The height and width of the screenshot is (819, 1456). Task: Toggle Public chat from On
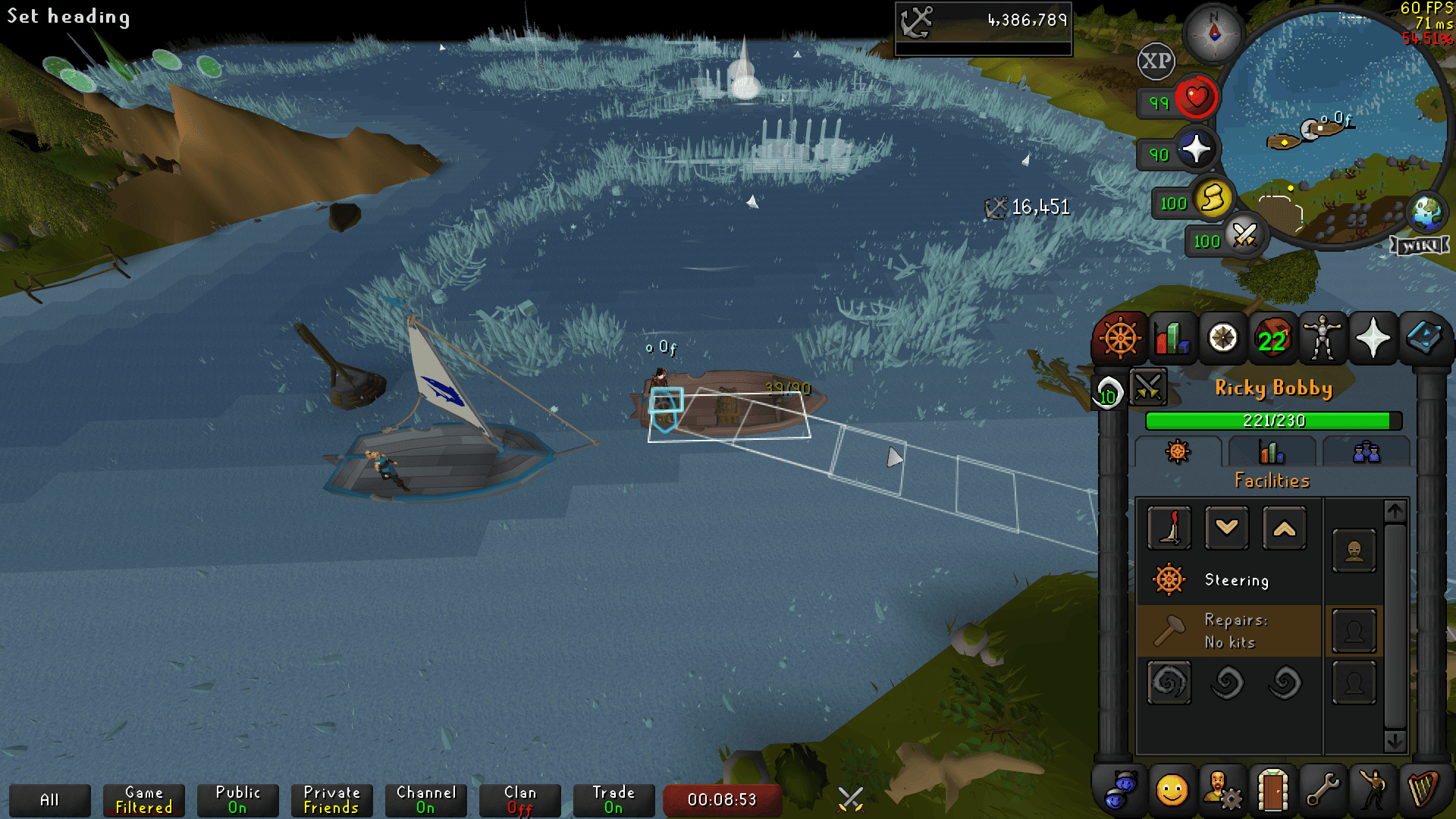coord(237,799)
